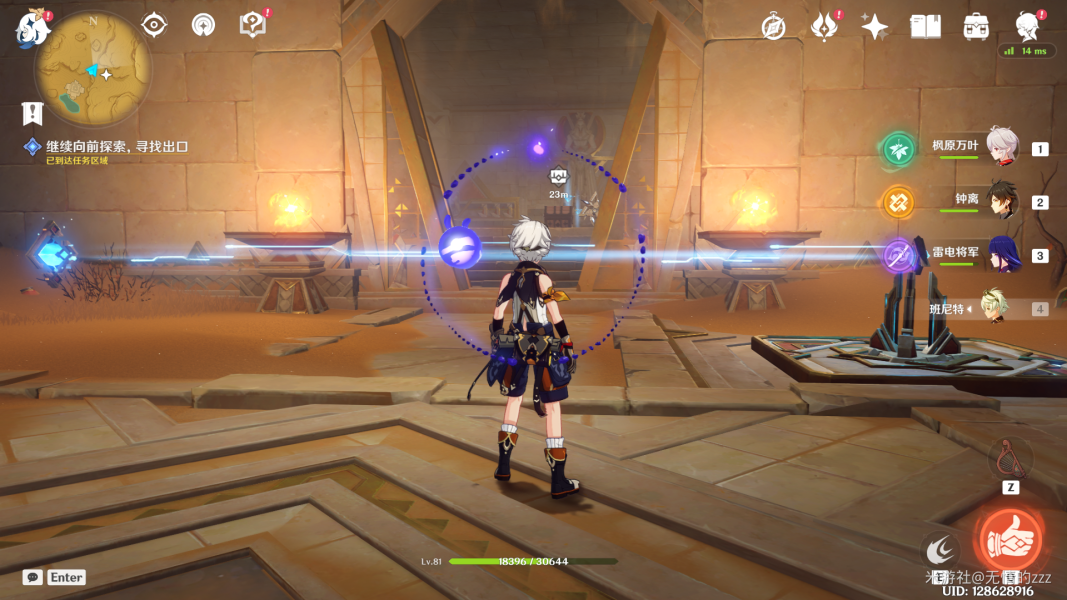Open the compass adventure handbook icon

click(x=773, y=27)
